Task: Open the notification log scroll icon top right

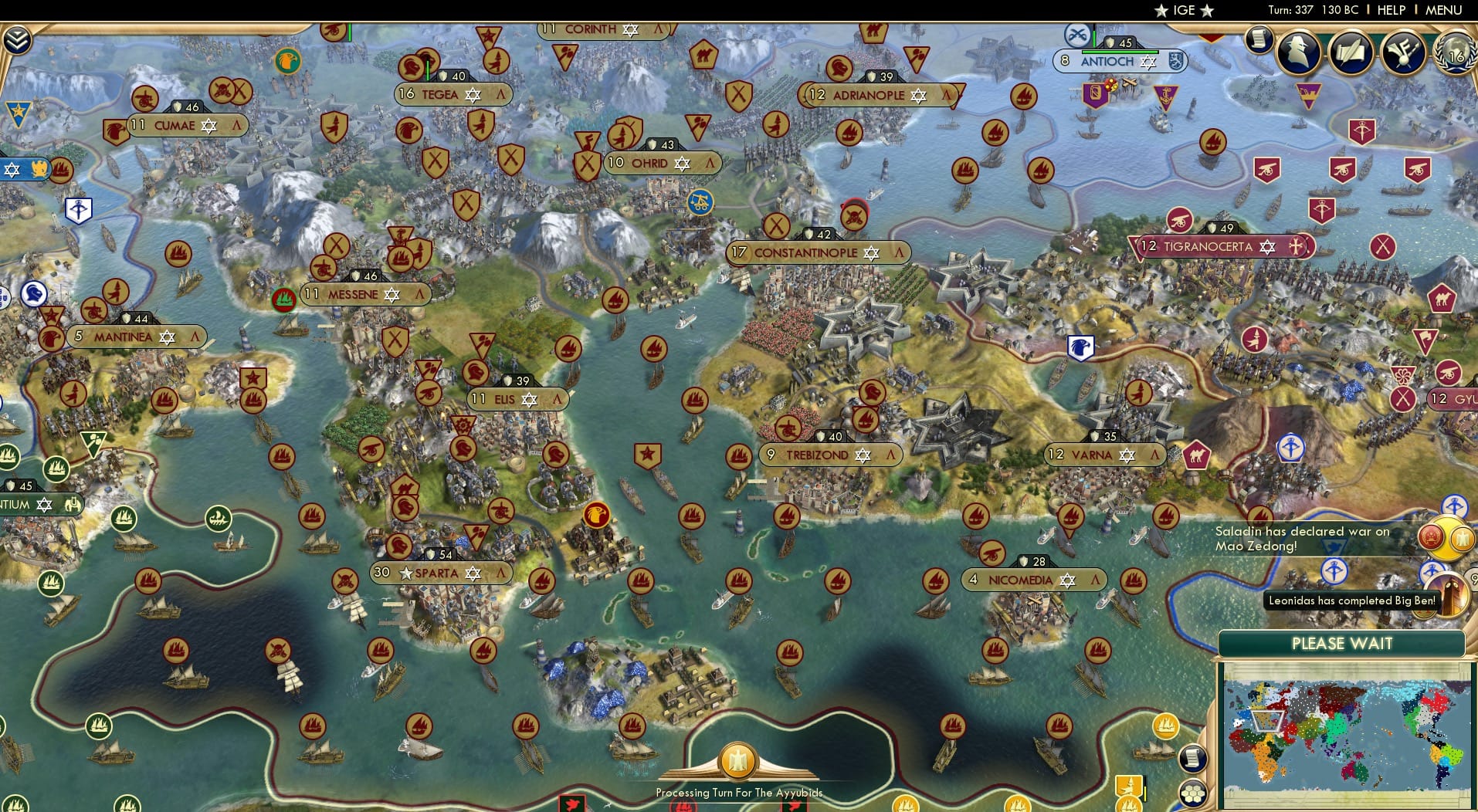Action: point(1260,40)
